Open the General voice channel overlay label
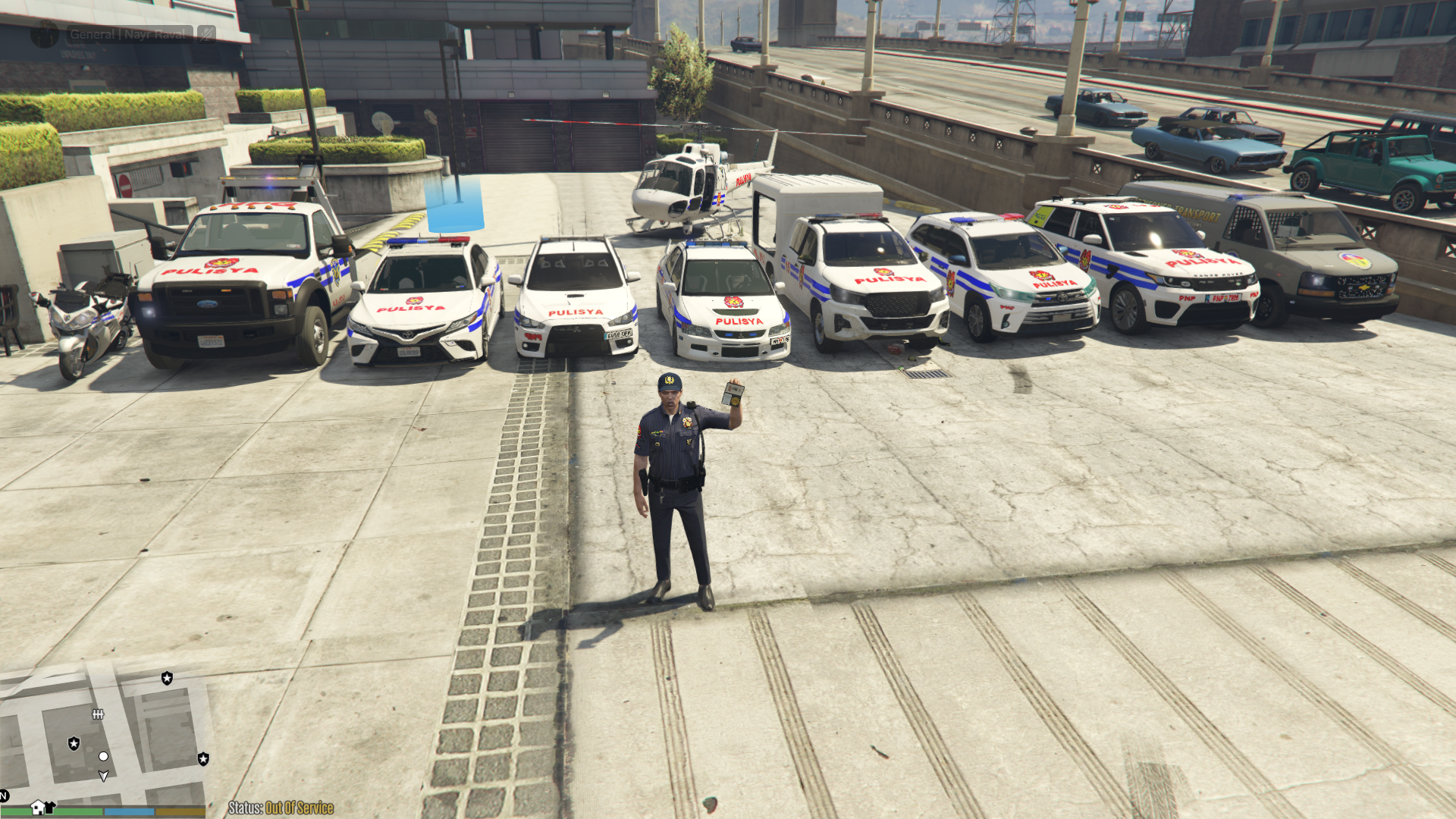Image resolution: width=1456 pixels, height=819 pixels. pos(127,34)
